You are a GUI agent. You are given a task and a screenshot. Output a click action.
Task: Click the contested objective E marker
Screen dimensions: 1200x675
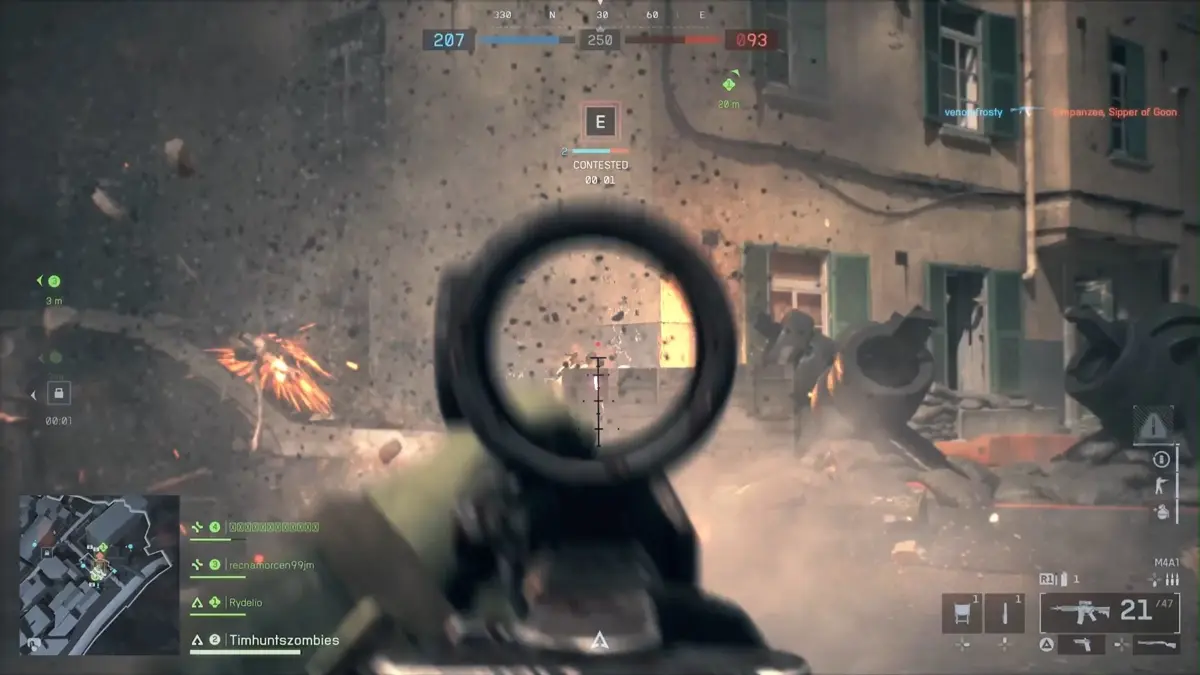click(x=600, y=123)
